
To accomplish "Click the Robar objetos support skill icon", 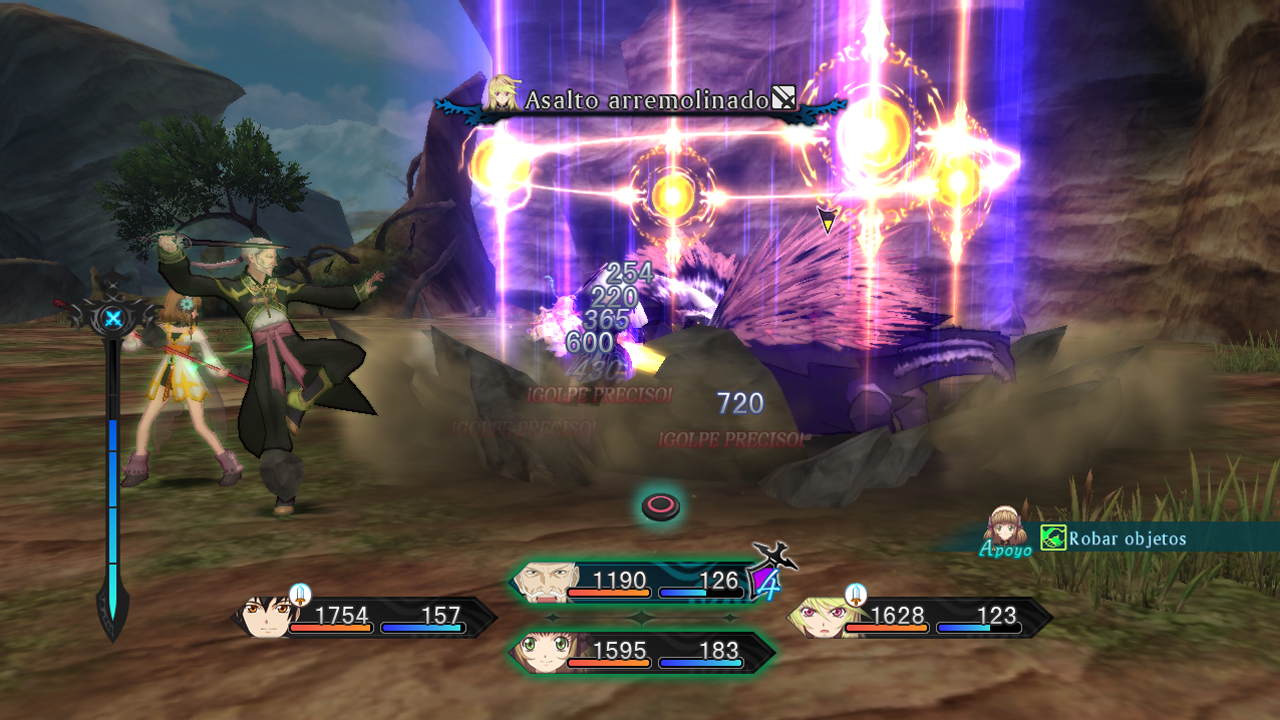I will pyautogui.click(x=1053, y=538).
